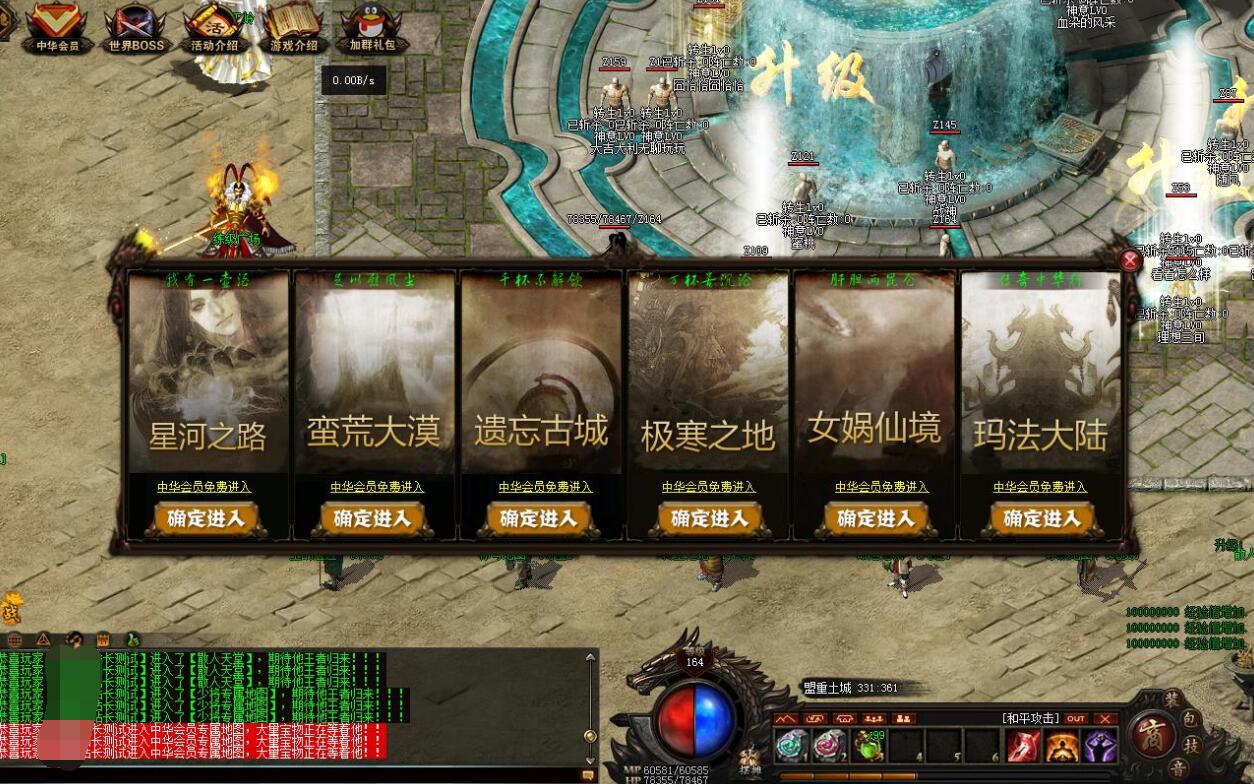The width and height of the screenshot is (1254, 784).
Task: Choose 确定进入 for 玛法大陆
Action: (1042, 519)
